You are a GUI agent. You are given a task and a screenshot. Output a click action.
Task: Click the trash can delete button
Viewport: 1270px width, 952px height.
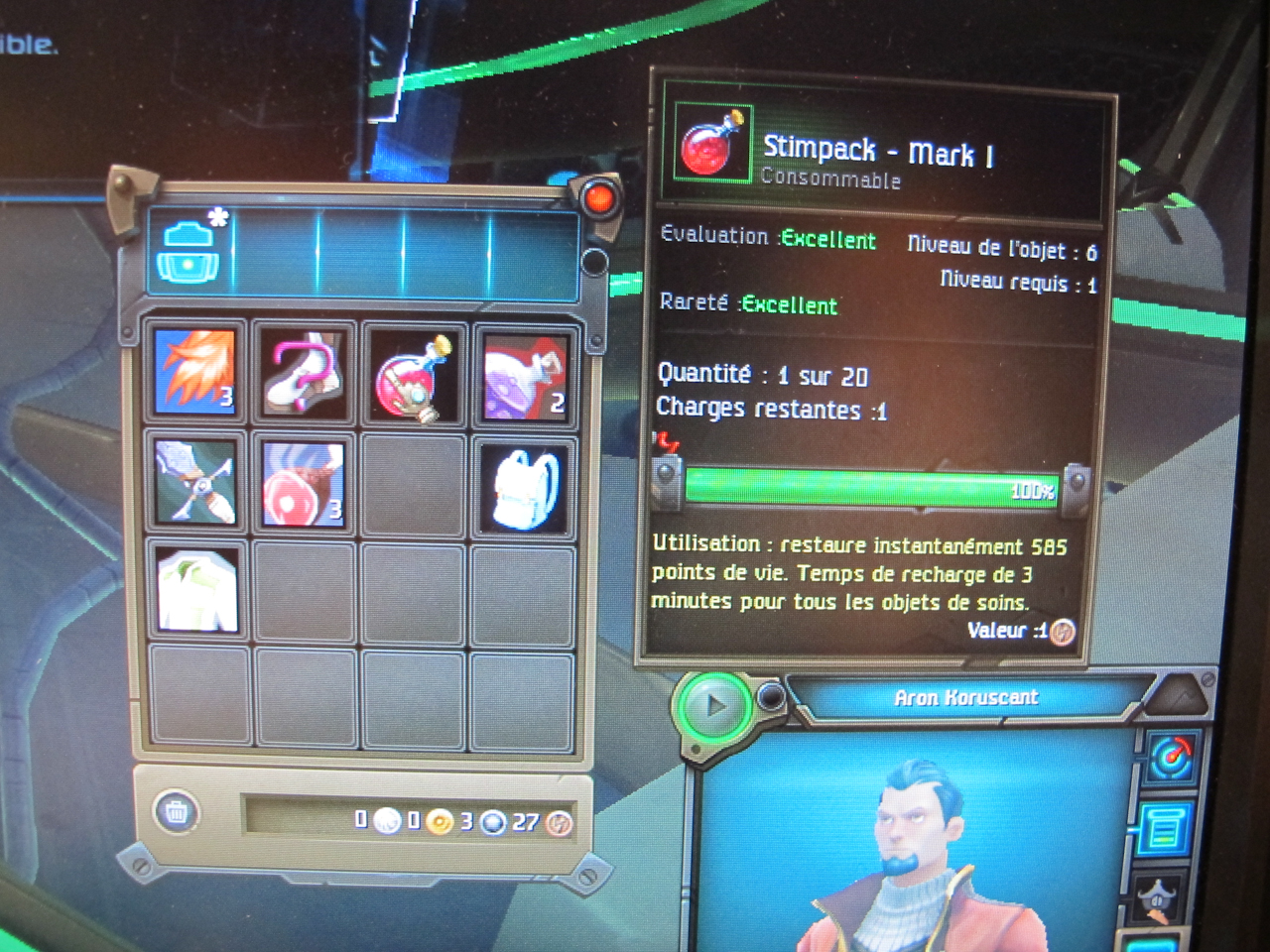177,812
